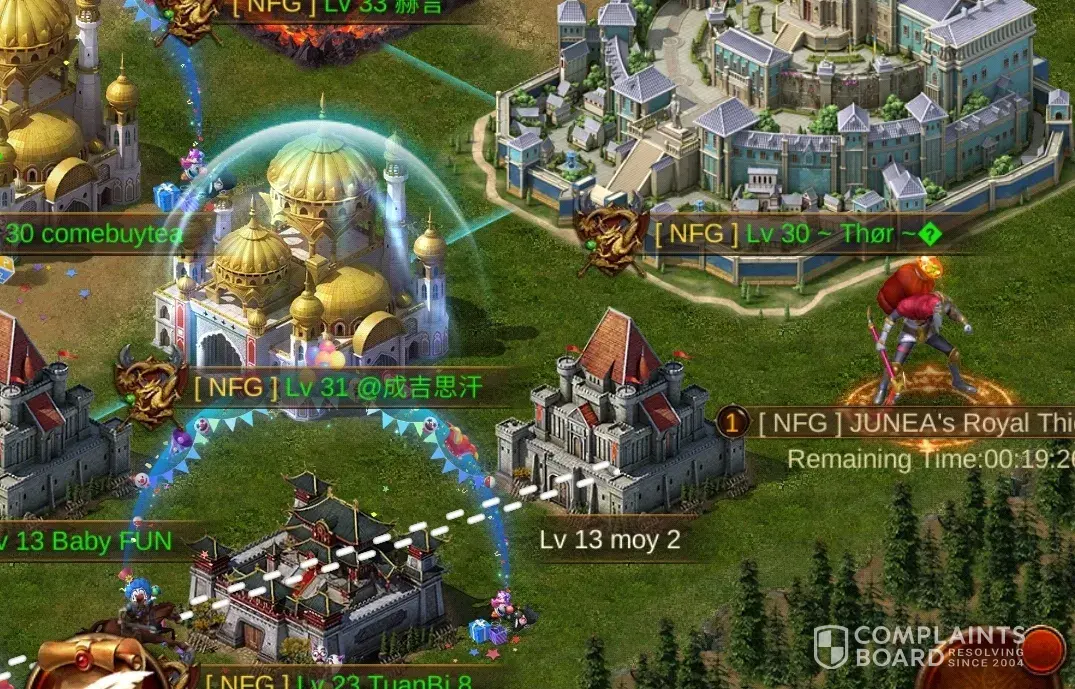Click the NFG alliance emblem beside Thør's label

tap(610, 236)
